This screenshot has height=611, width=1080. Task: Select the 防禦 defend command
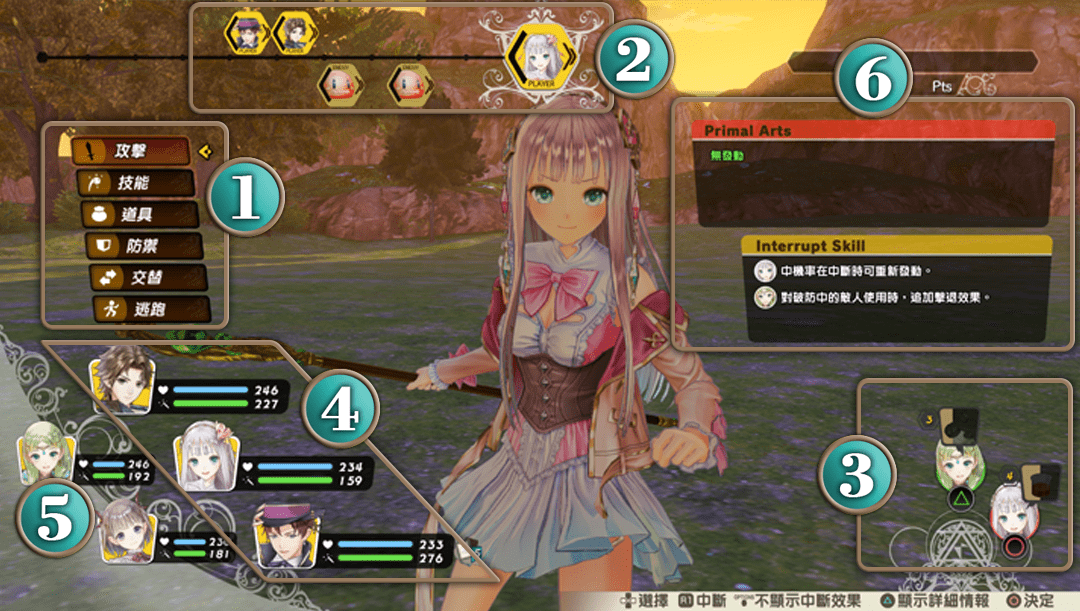click(144, 246)
